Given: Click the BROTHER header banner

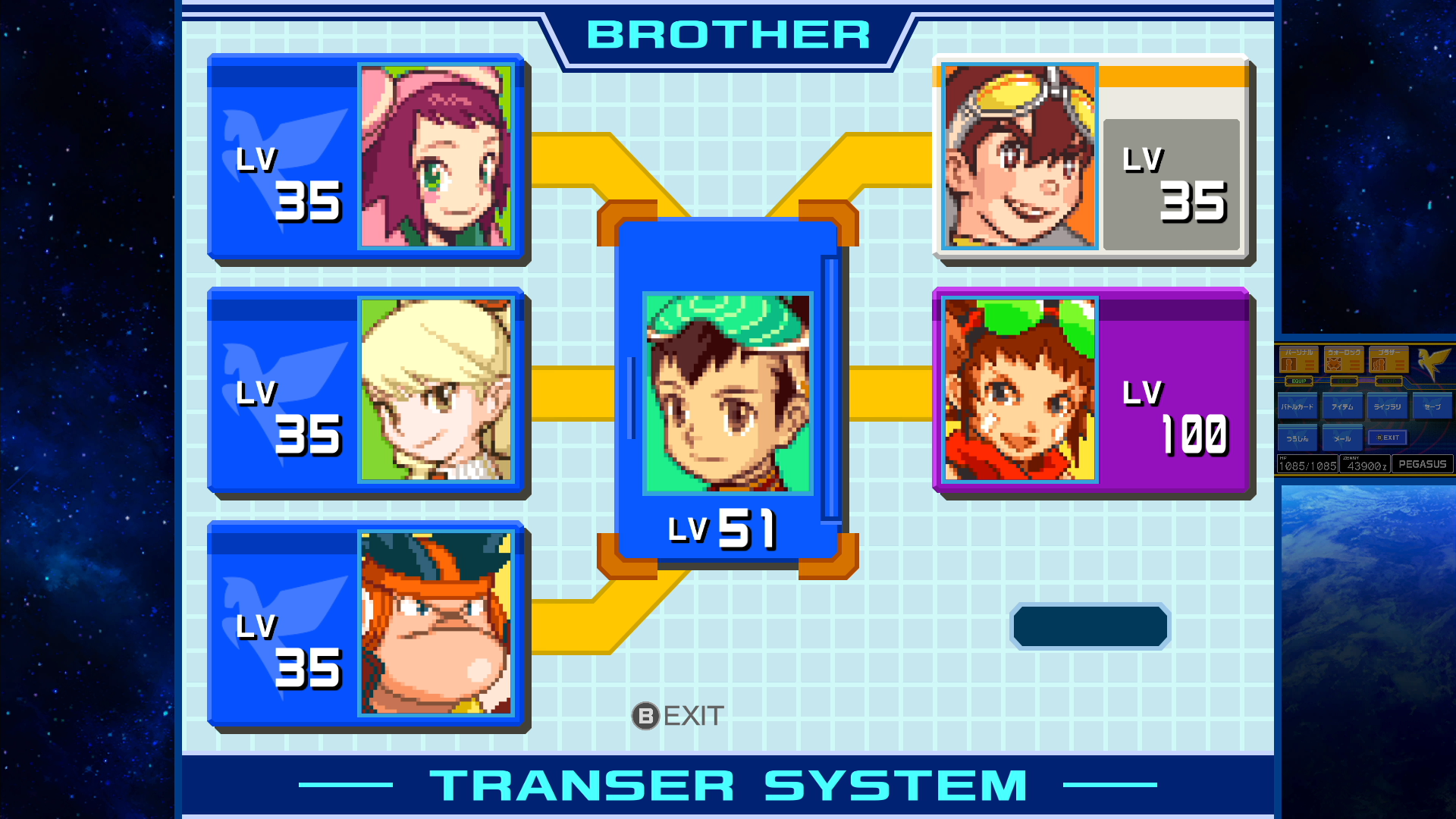Looking at the screenshot, I should point(727,35).
